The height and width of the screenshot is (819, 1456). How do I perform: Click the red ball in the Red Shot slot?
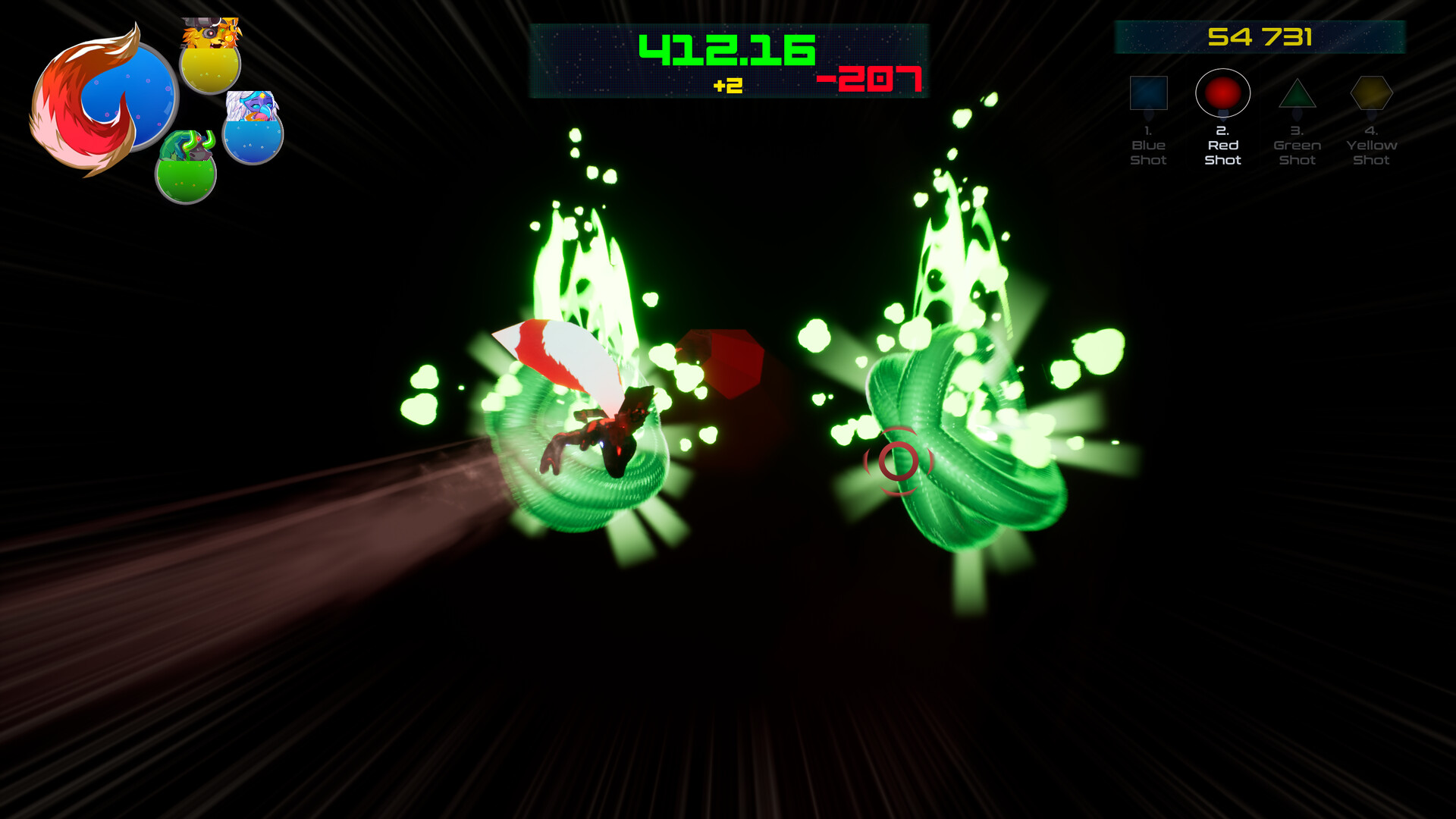1224,91
